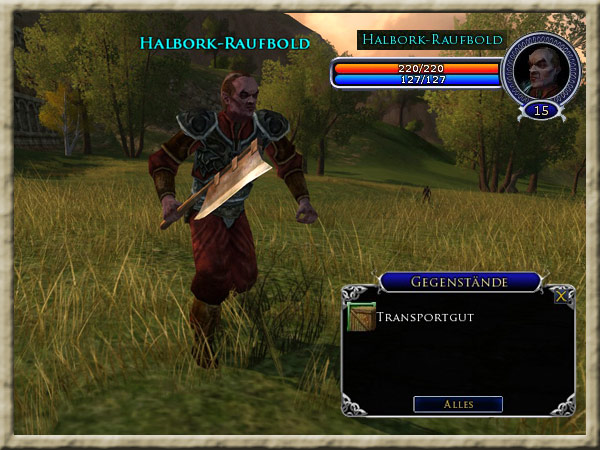Select the Transportgut crate item
Viewport: 600px width, 450px height.
pos(361,319)
